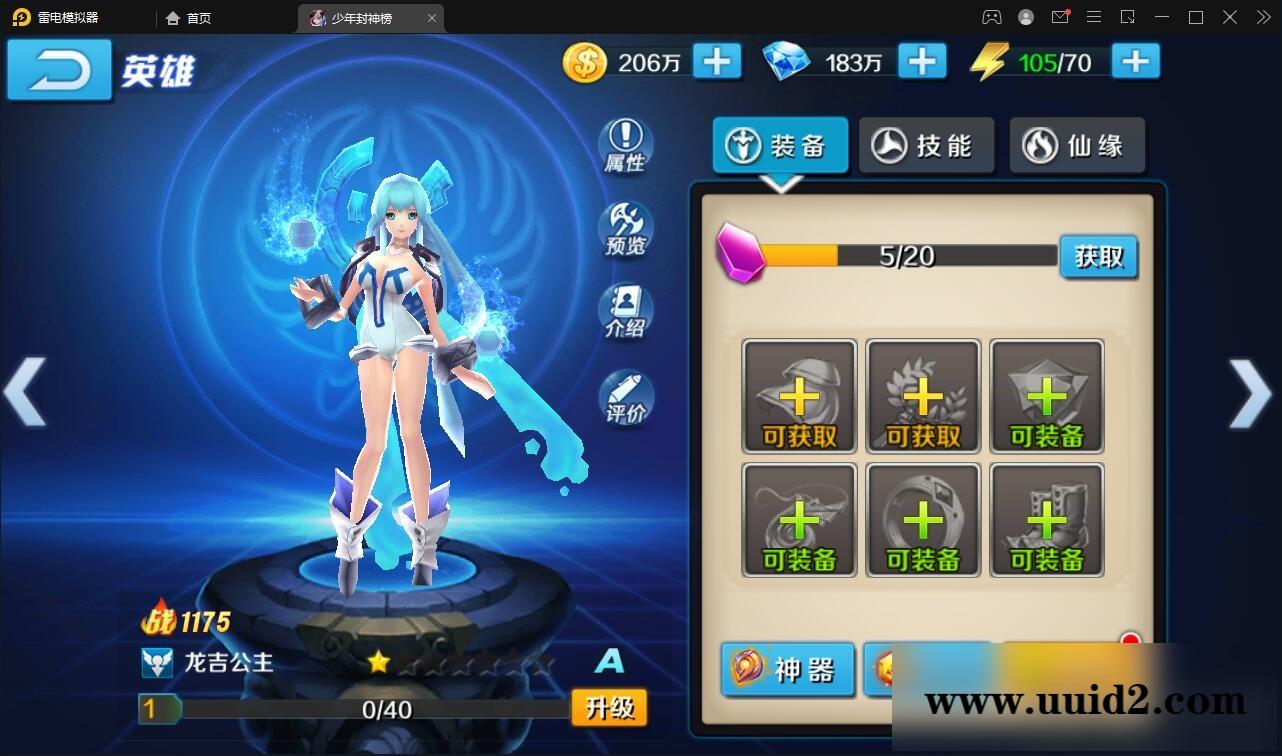Switch to the 仙缘 tab
This screenshot has width=1282, height=756.
coord(1077,145)
